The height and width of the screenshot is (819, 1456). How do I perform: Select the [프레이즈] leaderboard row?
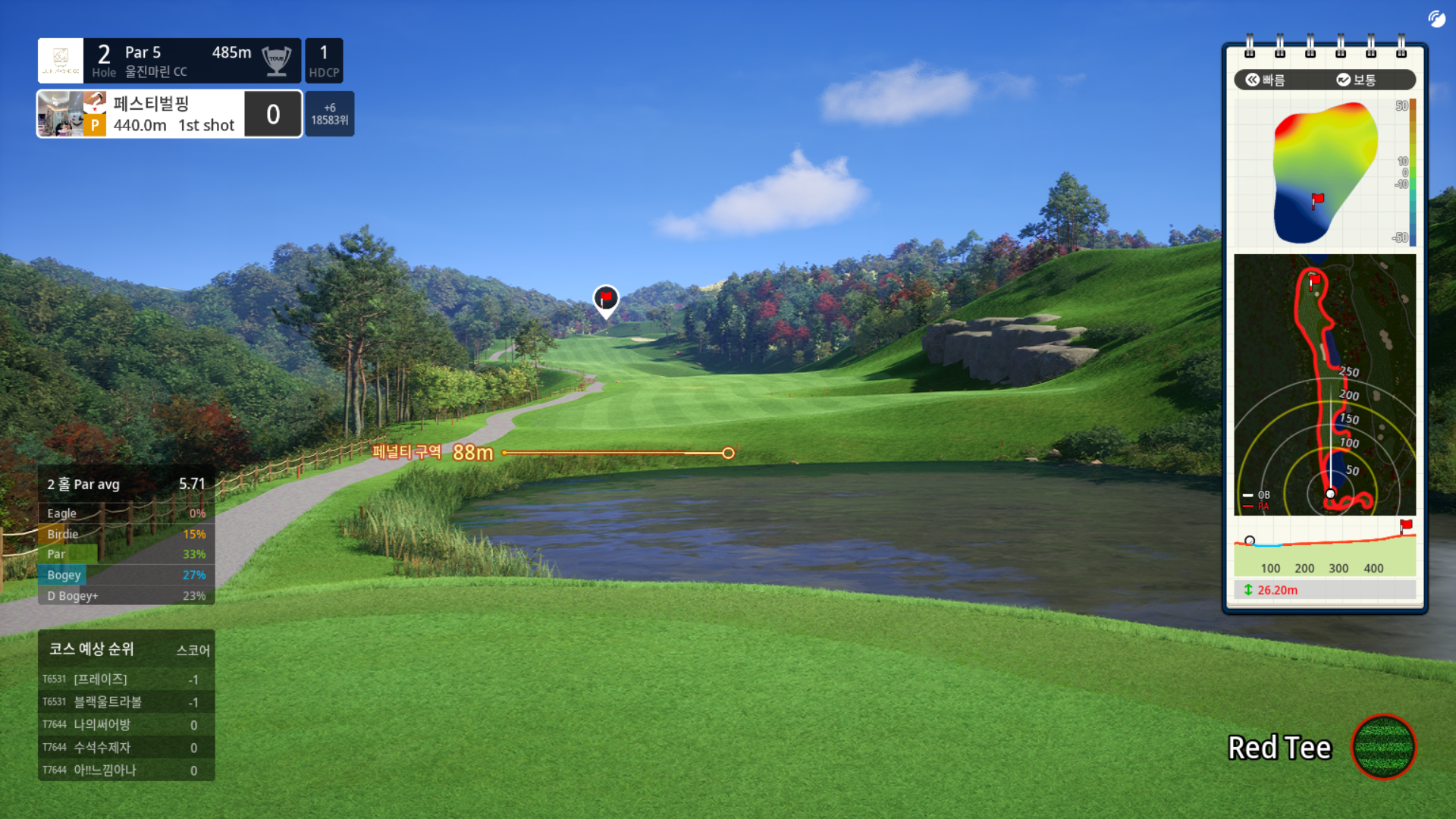[126, 679]
